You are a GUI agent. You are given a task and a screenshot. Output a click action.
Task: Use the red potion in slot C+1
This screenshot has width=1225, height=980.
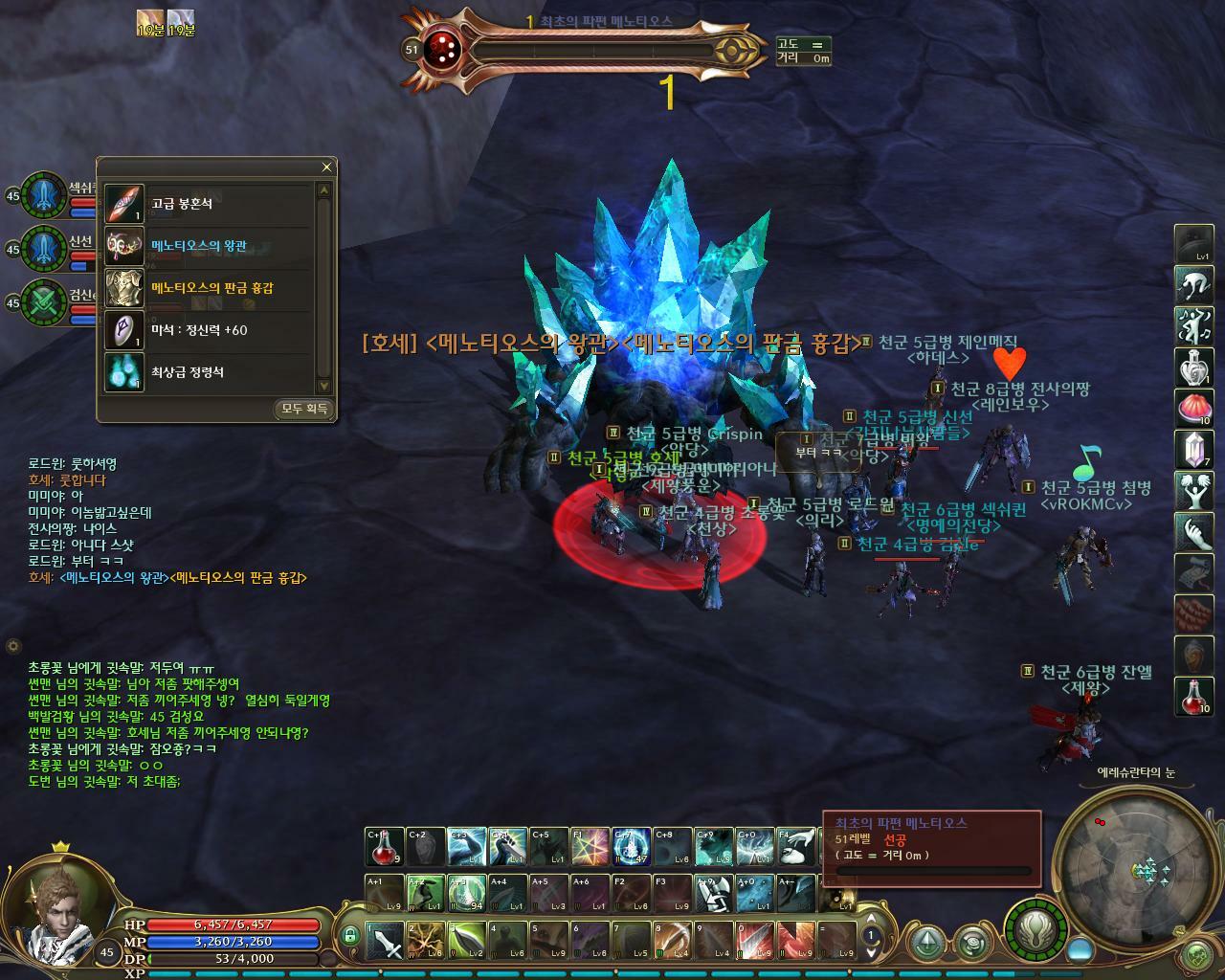(384, 847)
